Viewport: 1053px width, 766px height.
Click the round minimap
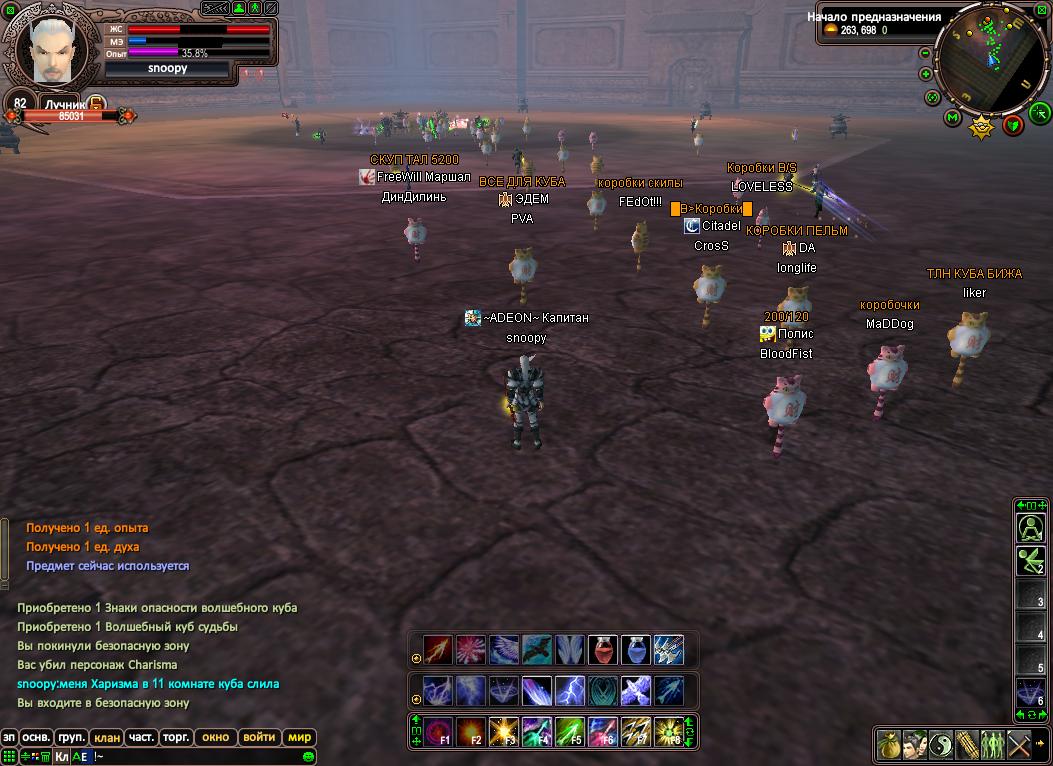coord(991,58)
